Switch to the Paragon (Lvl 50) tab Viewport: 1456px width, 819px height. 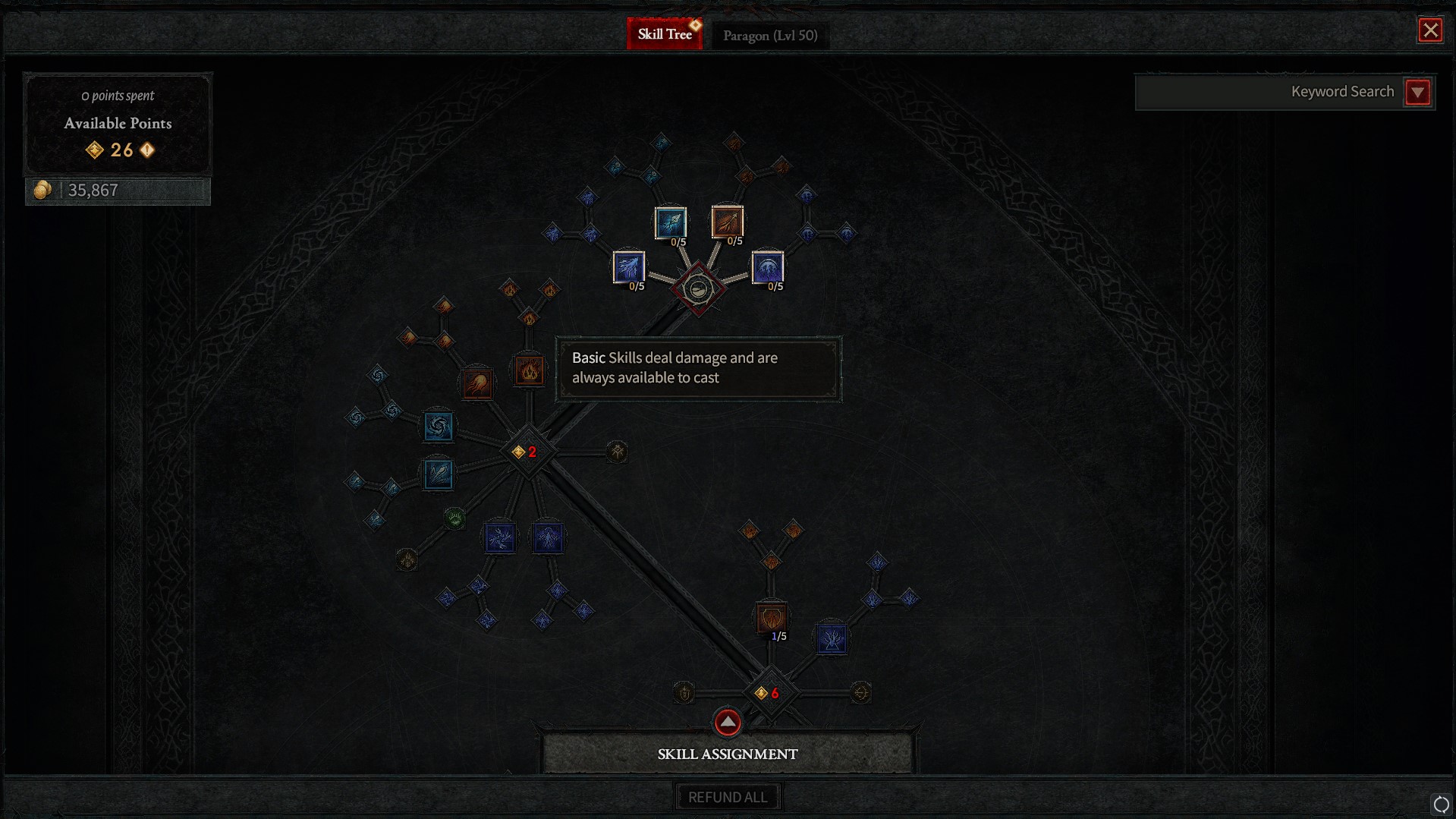pyautogui.click(x=769, y=35)
